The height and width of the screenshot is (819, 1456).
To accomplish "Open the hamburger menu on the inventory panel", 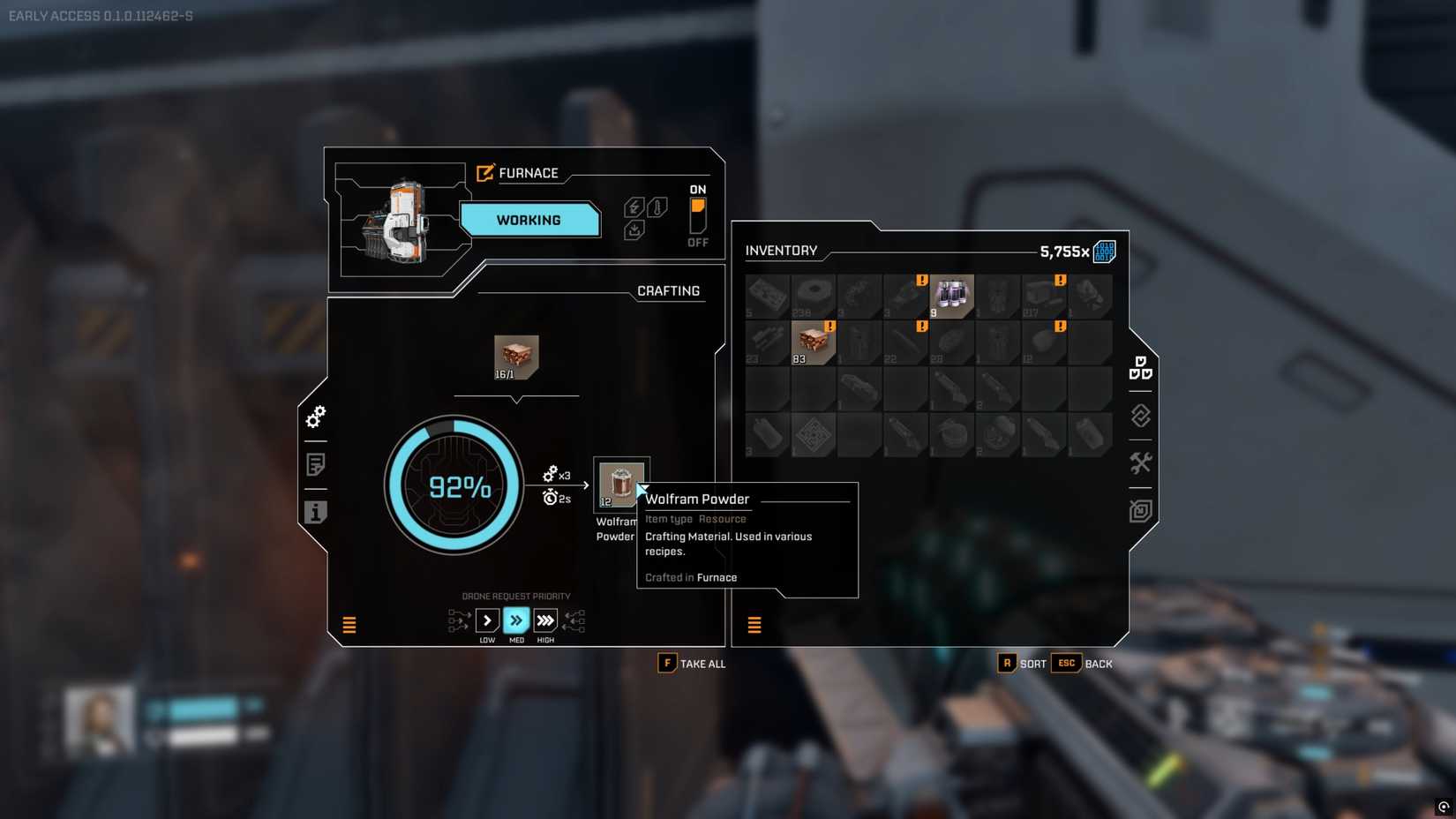I will (754, 625).
